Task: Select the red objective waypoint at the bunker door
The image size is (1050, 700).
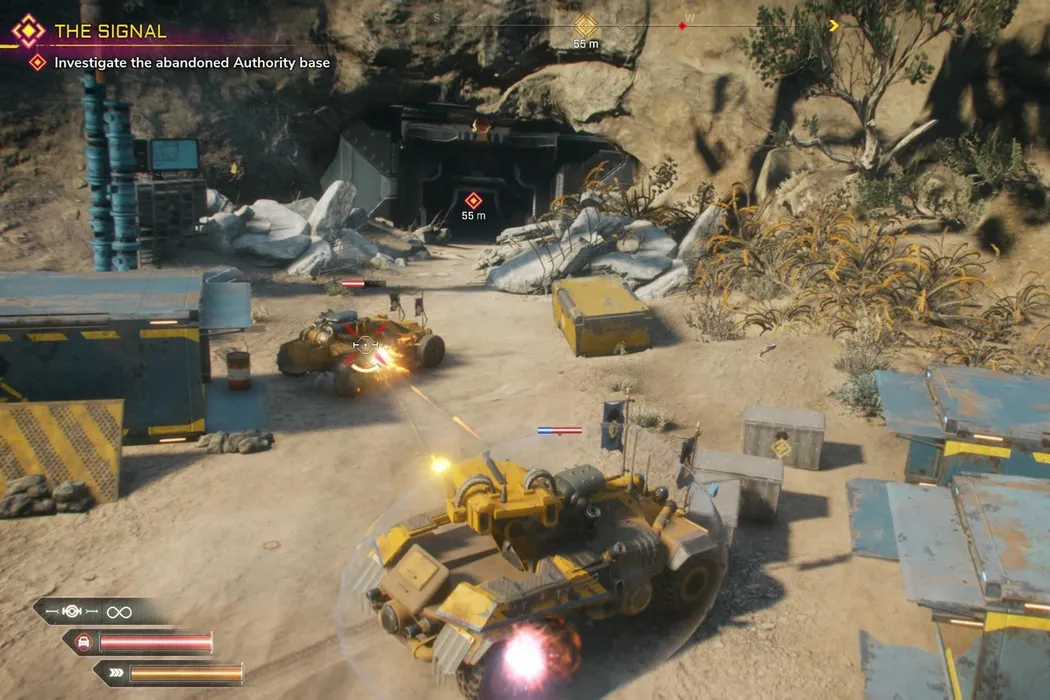Action: tap(473, 200)
